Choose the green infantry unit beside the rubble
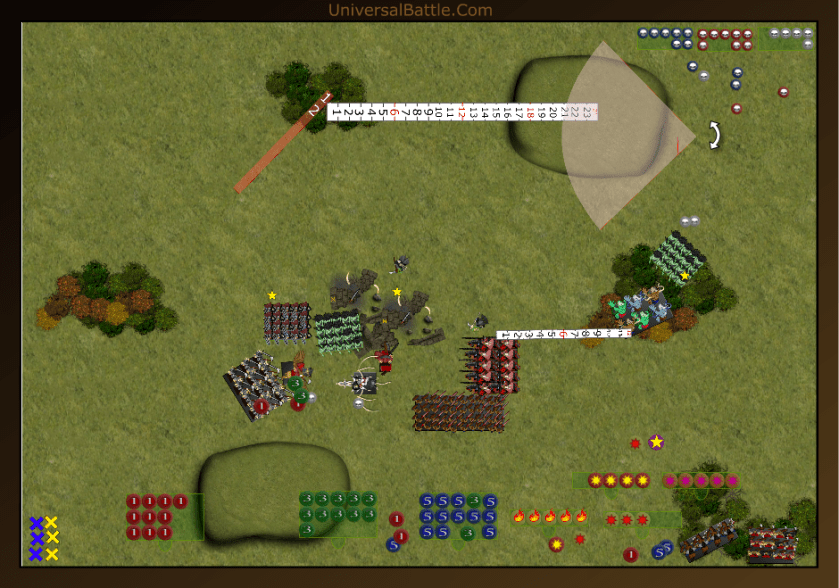This screenshot has height=588, width=839. (x=340, y=331)
